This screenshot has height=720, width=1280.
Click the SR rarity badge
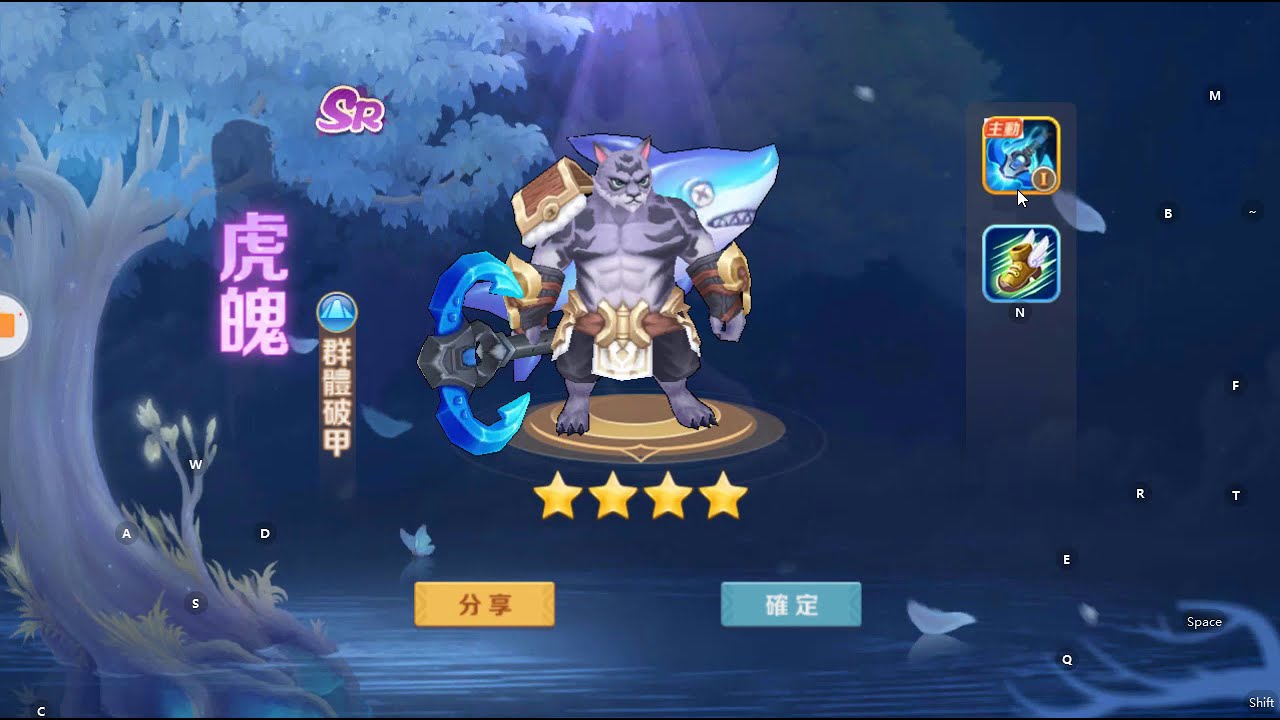[x=349, y=113]
